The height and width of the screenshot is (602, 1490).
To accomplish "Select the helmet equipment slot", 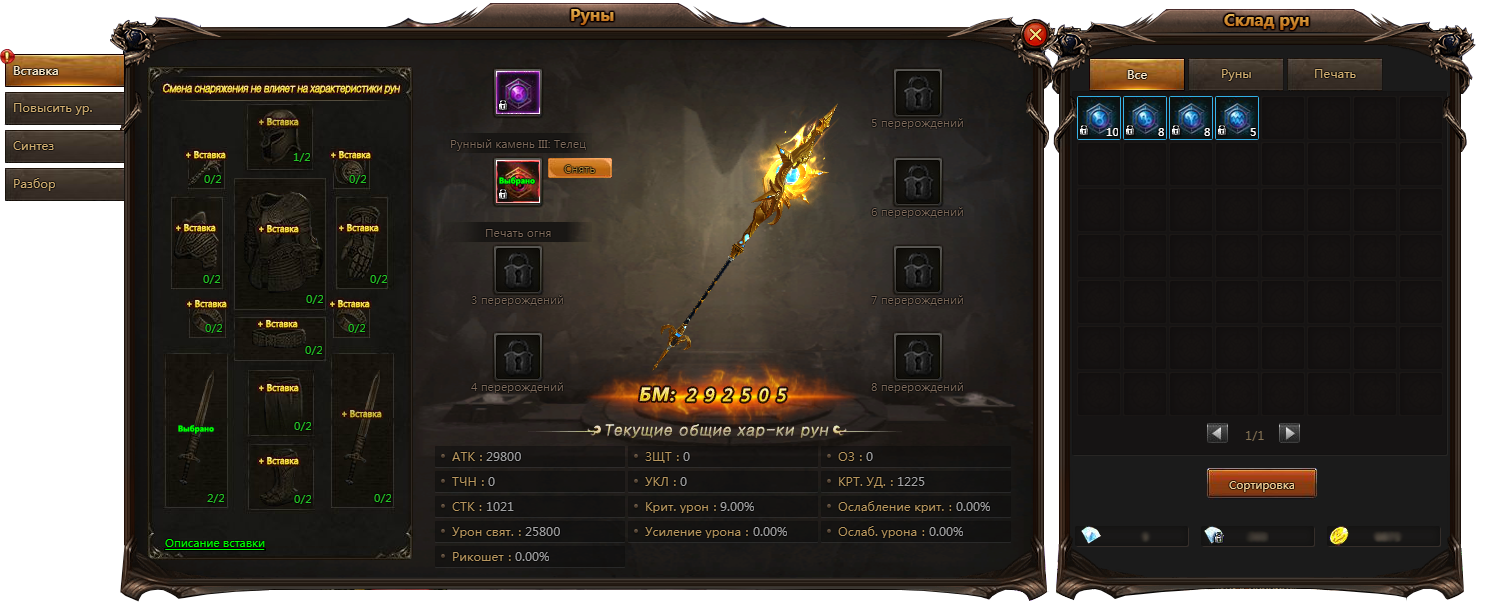I will coord(280,138).
